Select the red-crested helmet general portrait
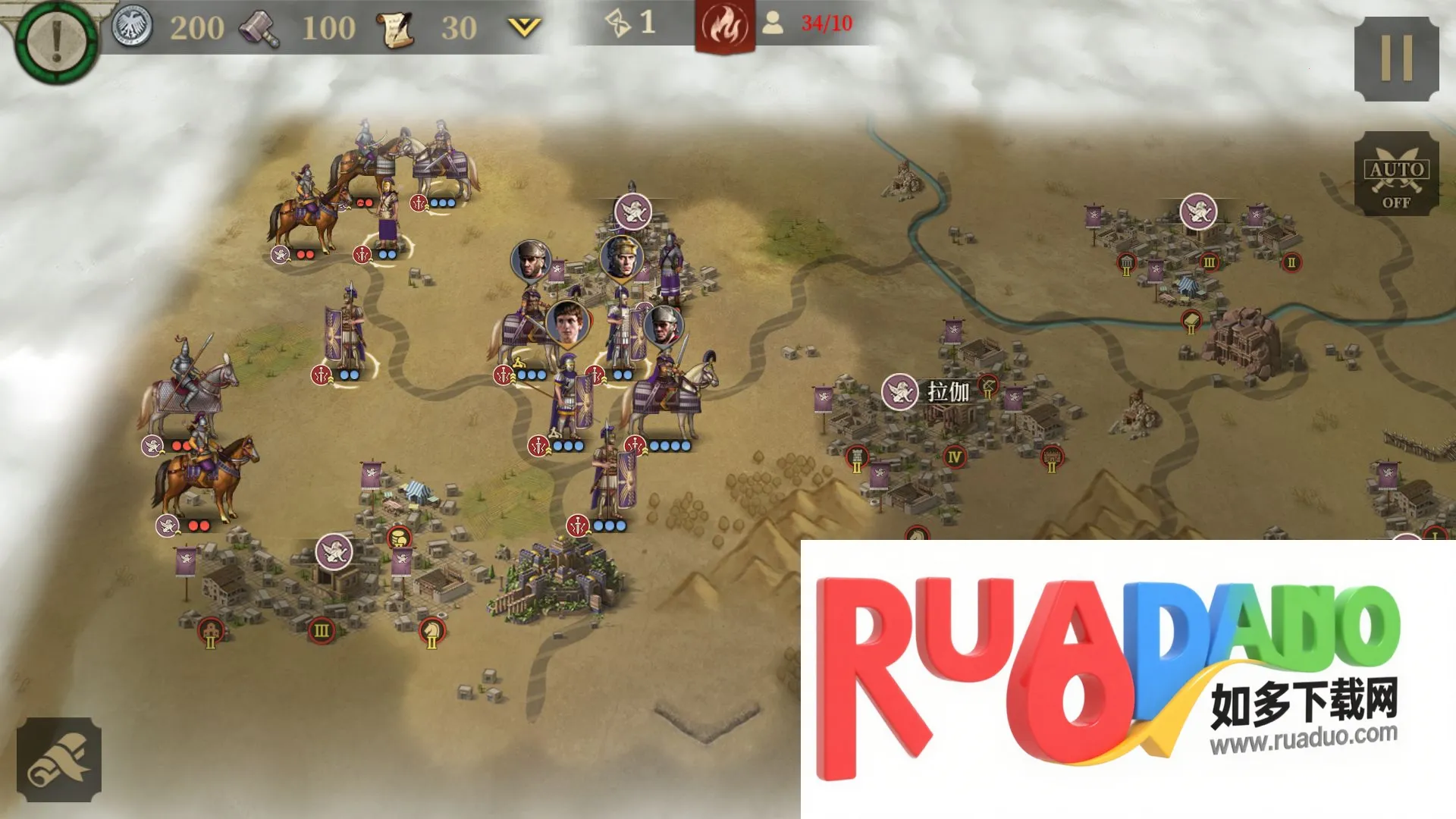Viewport: 1456px width, 819px height. 622,256
